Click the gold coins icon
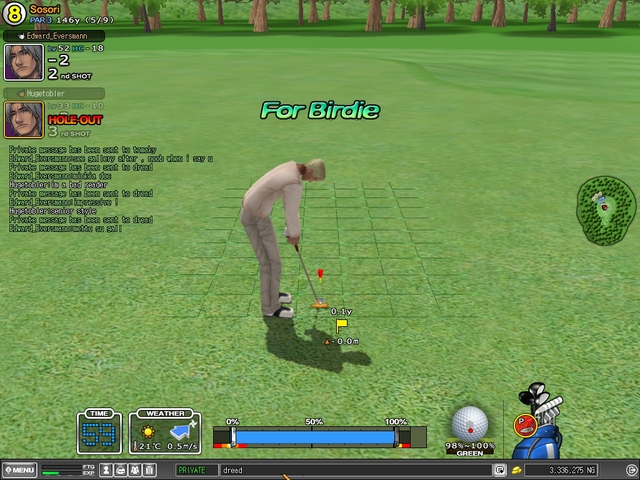The width and height of the screenshot is (640, 480). click(516, 470)
